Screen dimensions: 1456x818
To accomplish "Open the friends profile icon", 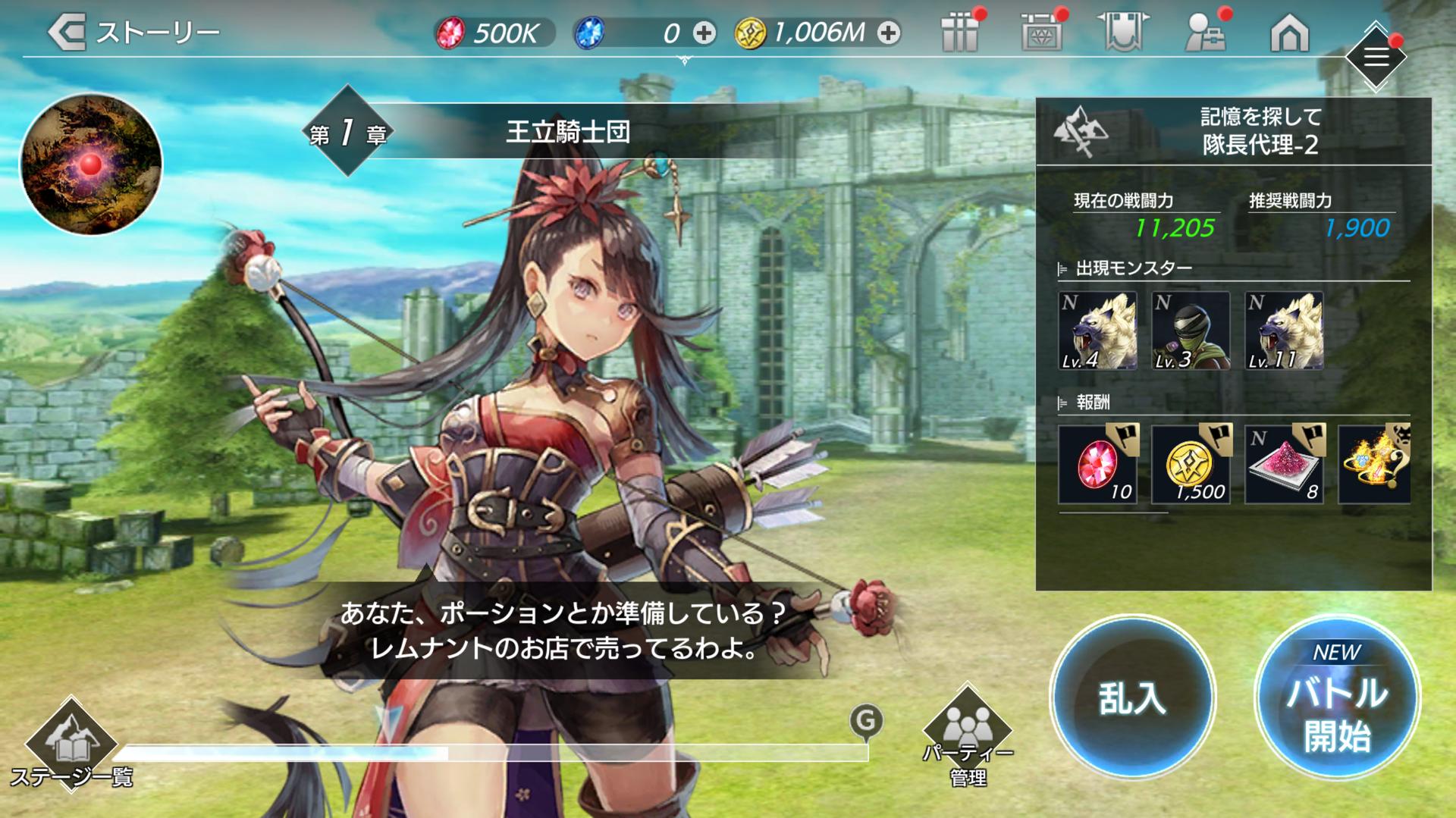I will click(1206, 33).
